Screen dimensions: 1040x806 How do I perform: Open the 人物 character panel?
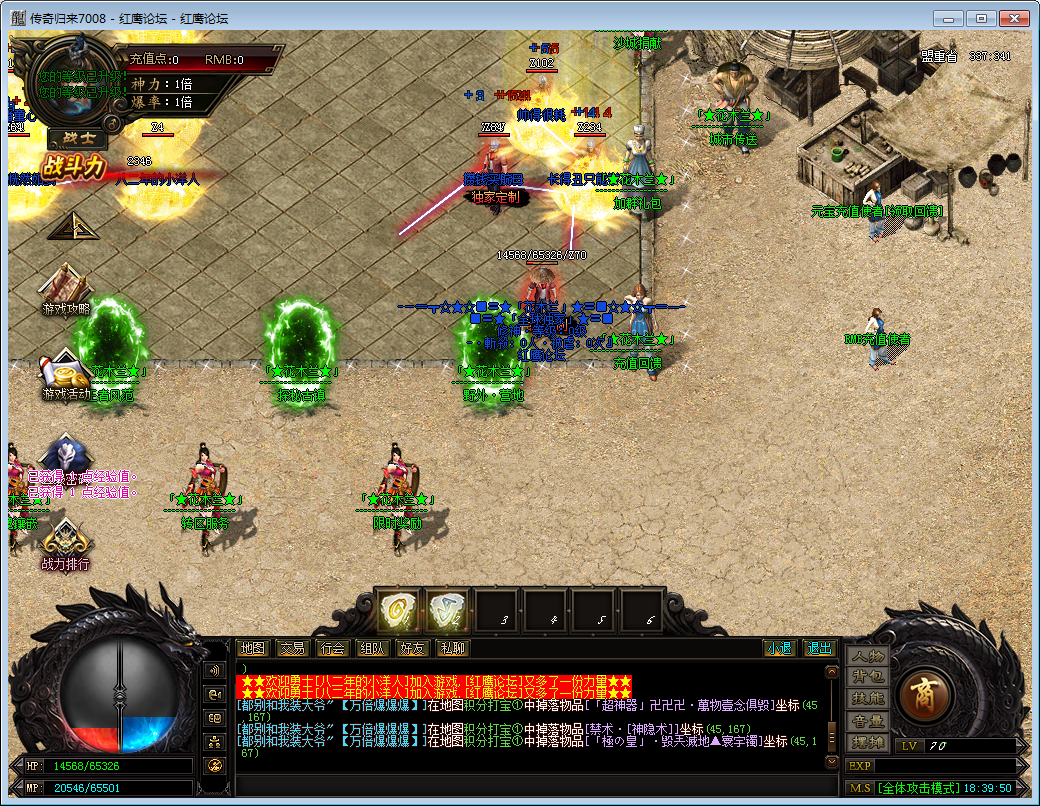867,656
